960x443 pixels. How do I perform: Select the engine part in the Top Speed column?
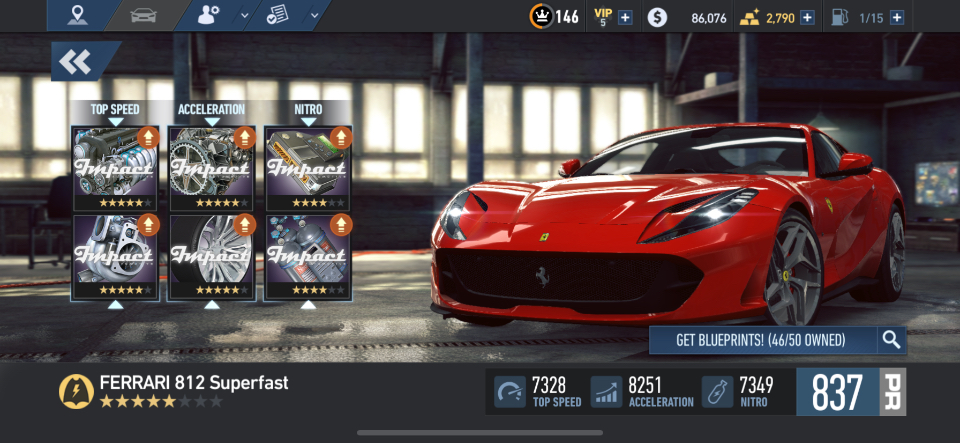pyautogui.click(x=116, y=168)
